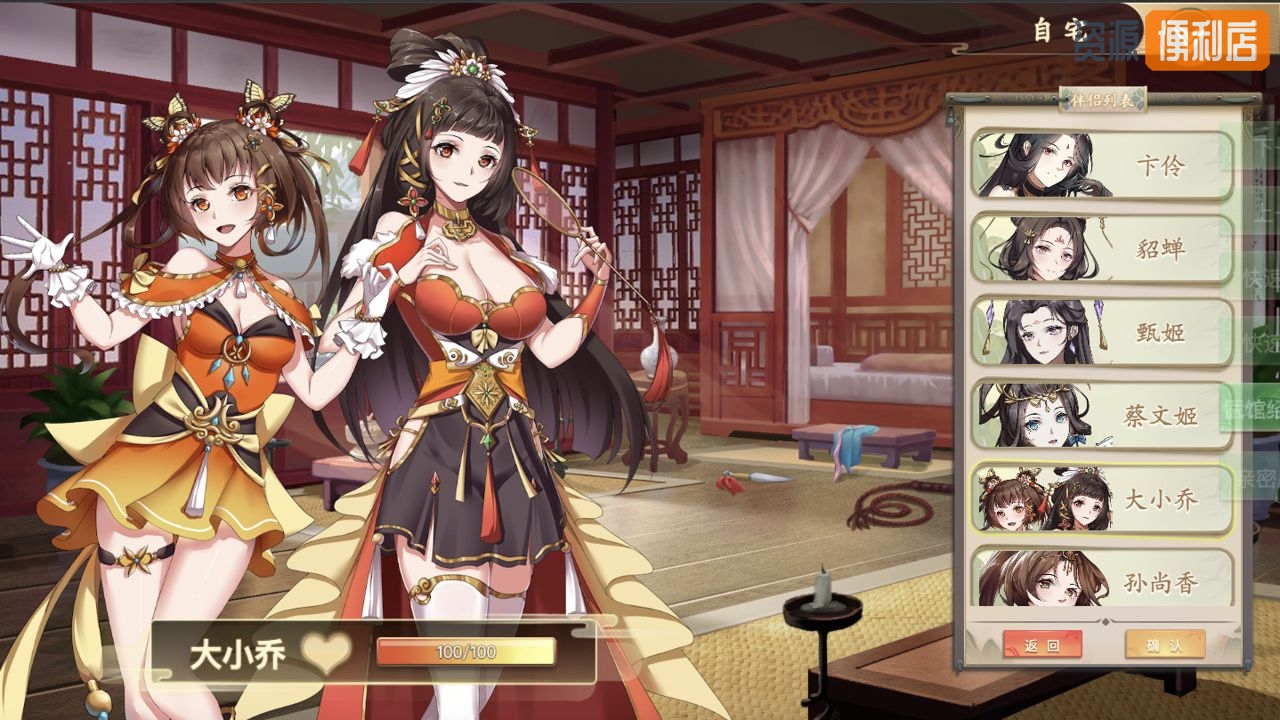Viewport: 1280px width, 720px height.
Task: Click the orange 便利店 watermark logo
Action: coord(1207,40)
